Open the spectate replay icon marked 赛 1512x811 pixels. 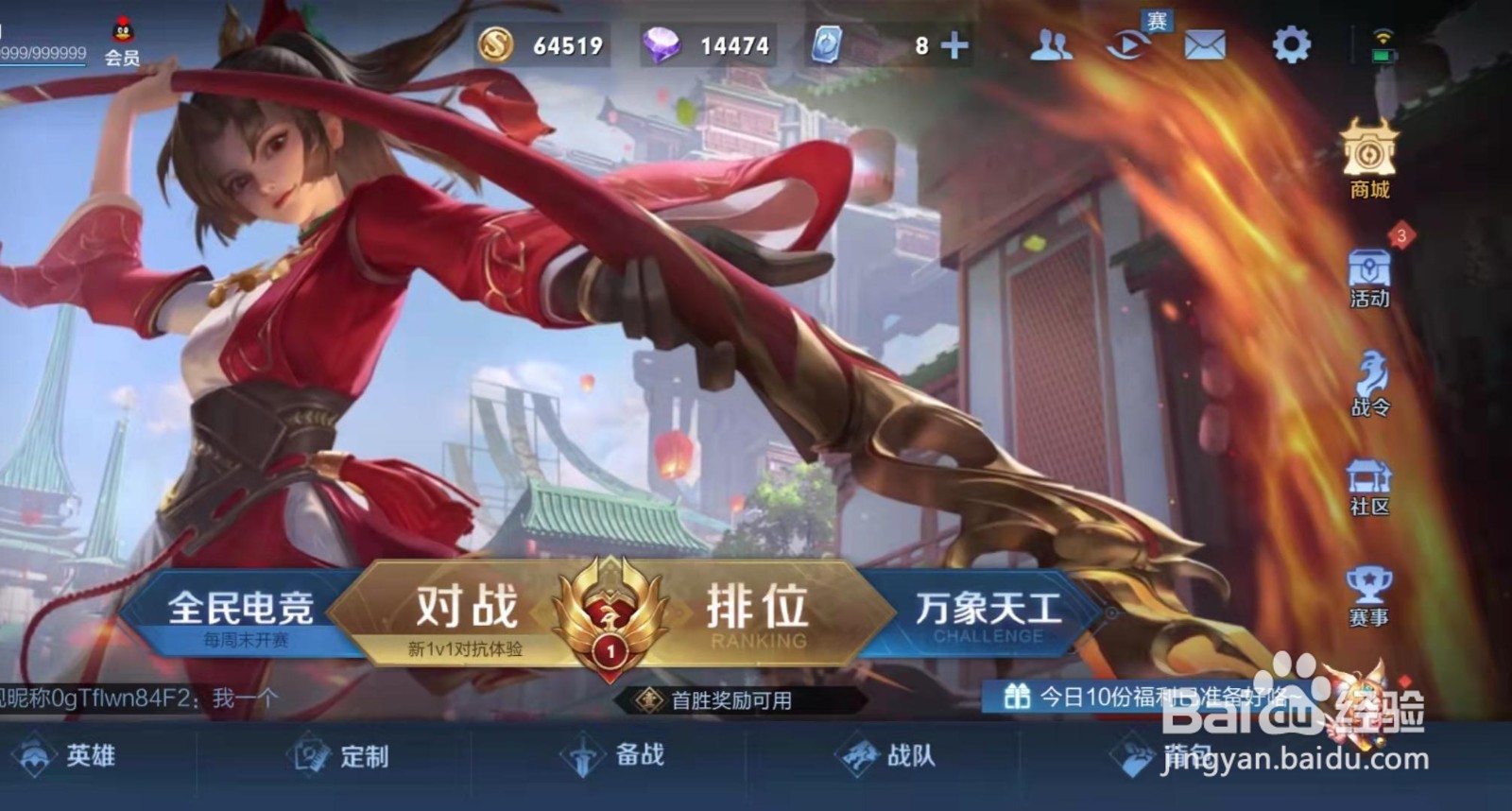(1127, 43)
